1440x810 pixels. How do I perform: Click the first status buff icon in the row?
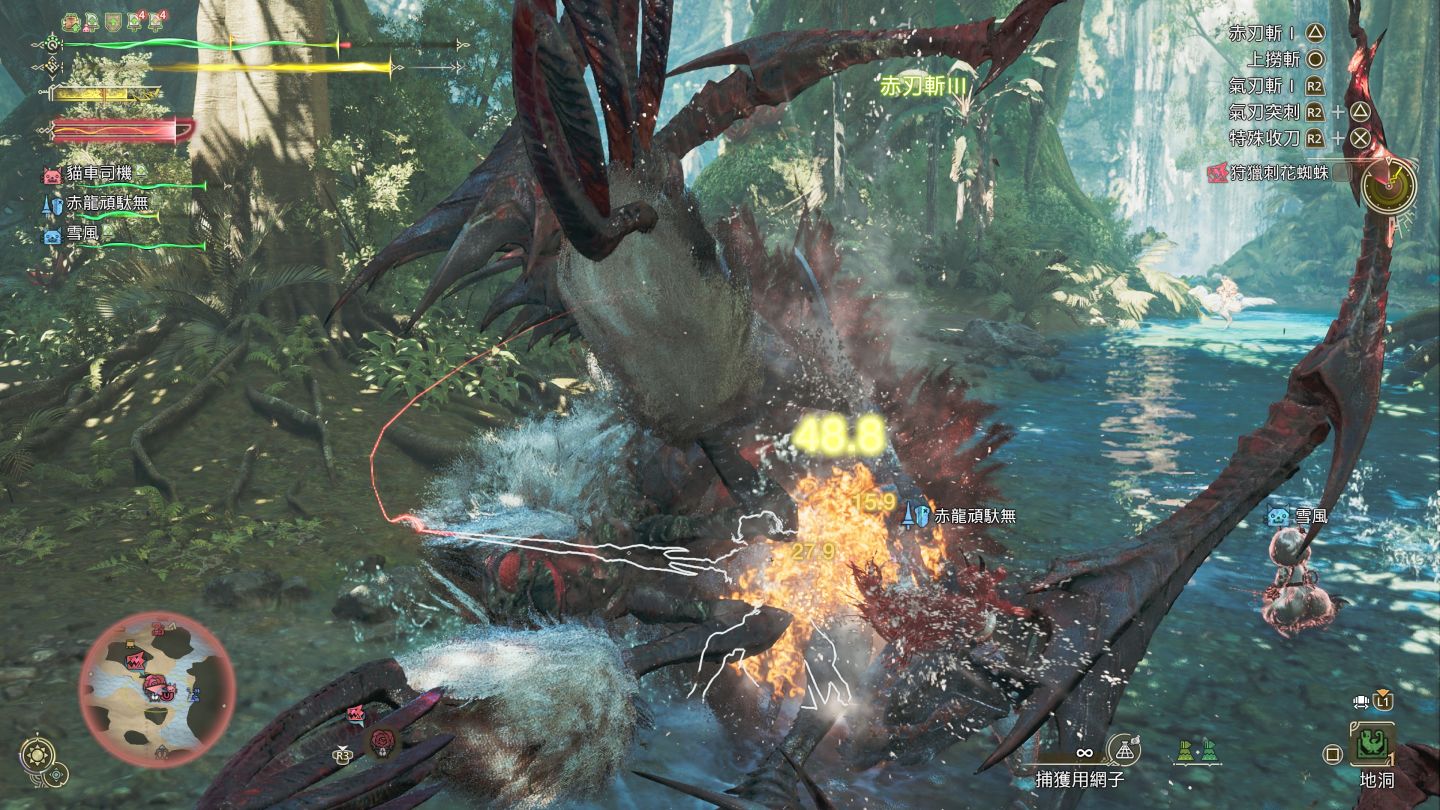pos(71,21)
